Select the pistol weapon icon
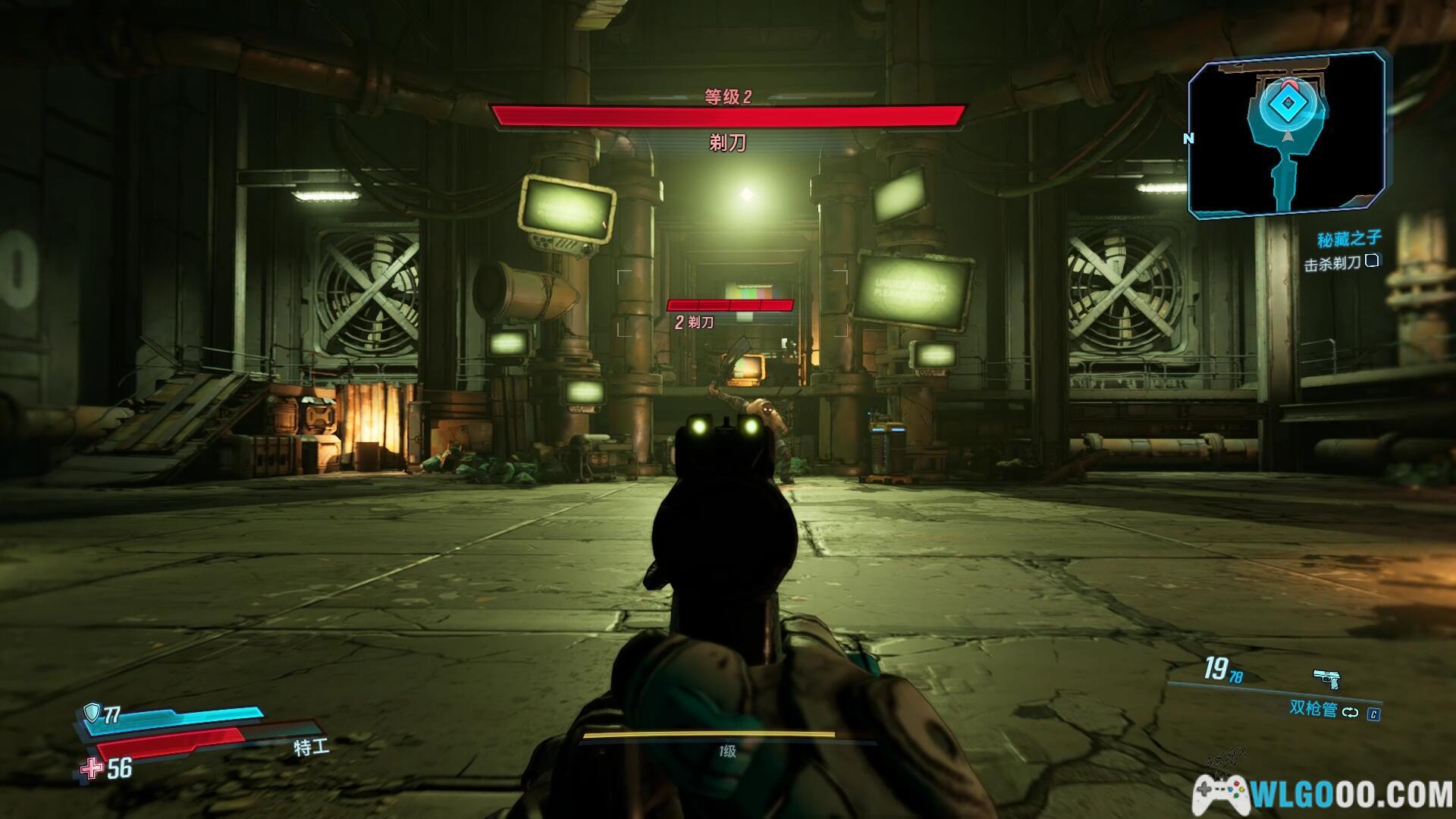Image resolution: width=1456 pixels, height=819 pixels. pyautogui.click(x=1326, y=678)
